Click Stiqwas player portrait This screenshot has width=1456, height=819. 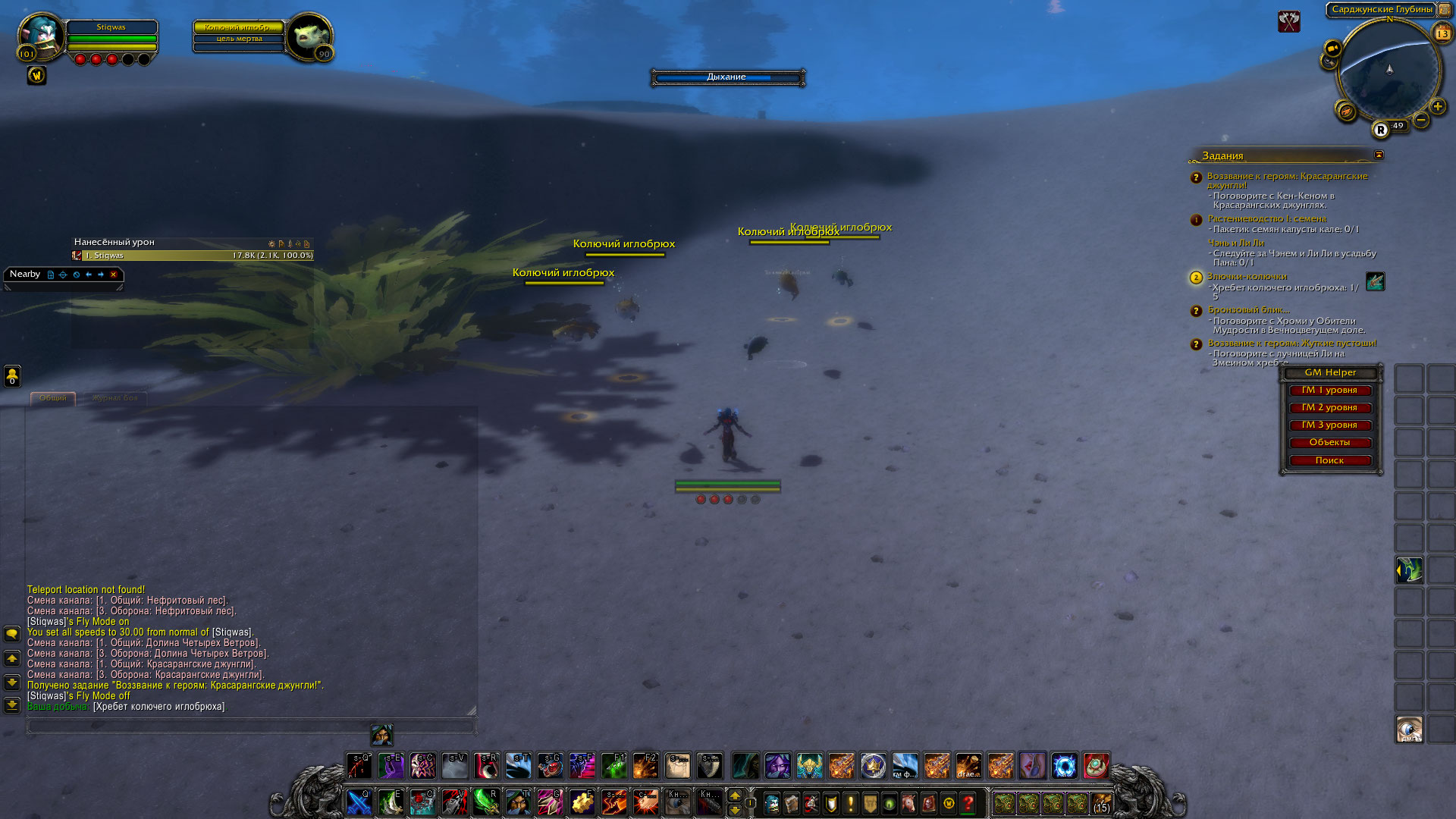click(x=41, y=36)
